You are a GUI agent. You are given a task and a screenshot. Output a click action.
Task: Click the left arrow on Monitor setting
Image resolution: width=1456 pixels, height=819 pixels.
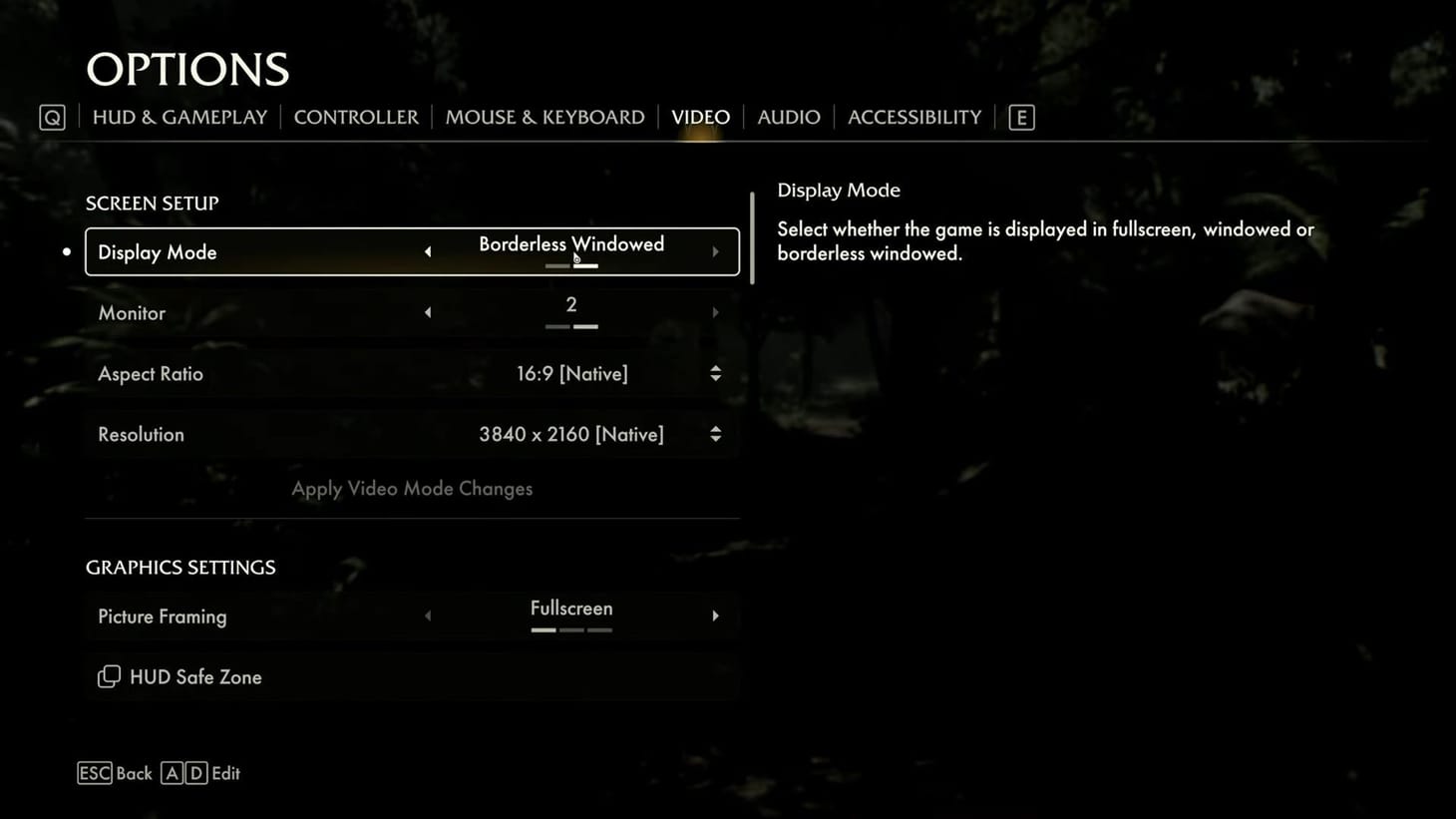click(428, 312)
